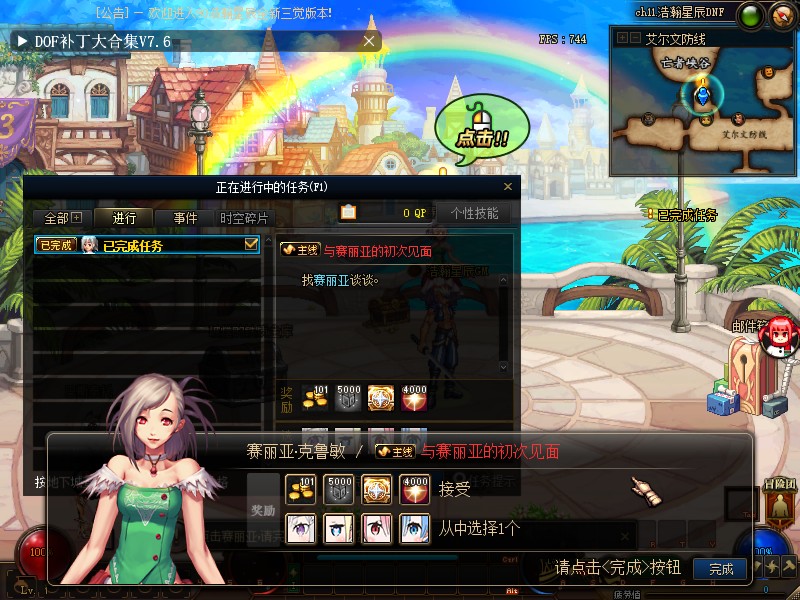The image size is (800, 600).
Task: Open the 个性技能 button
Action: (473, 213)
